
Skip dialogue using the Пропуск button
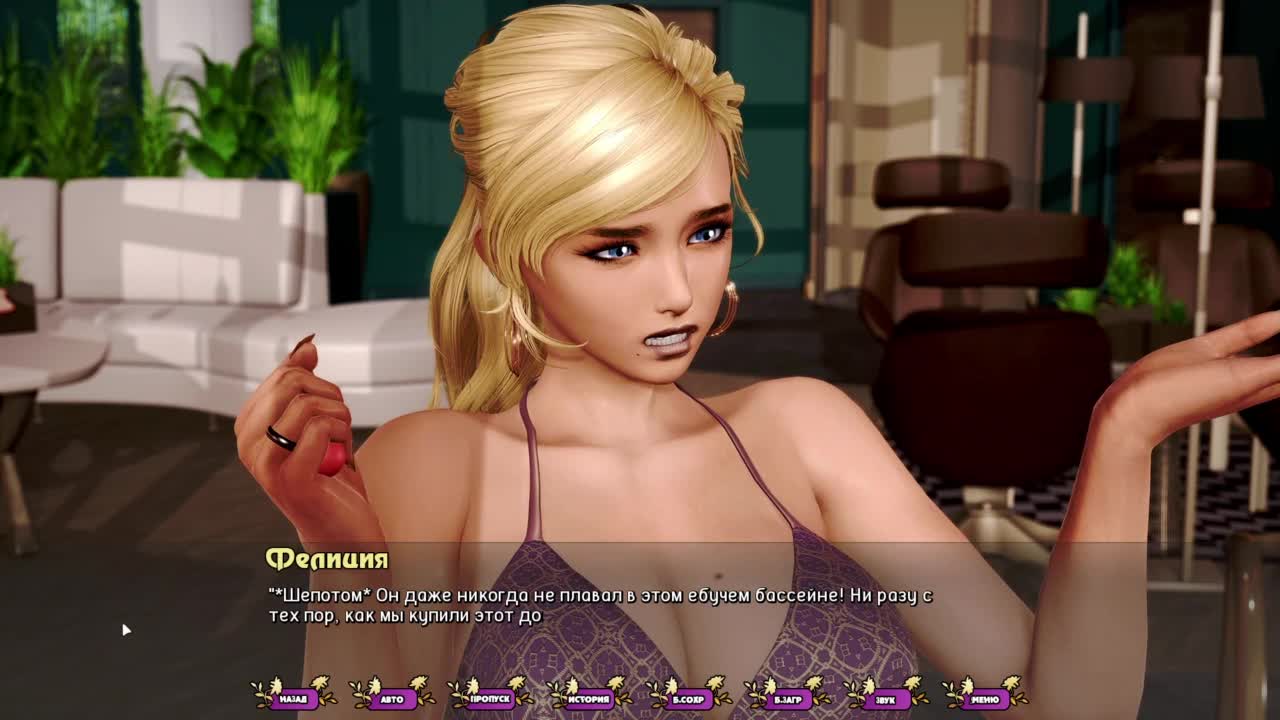pyautogui.click(x=491, y=699)
